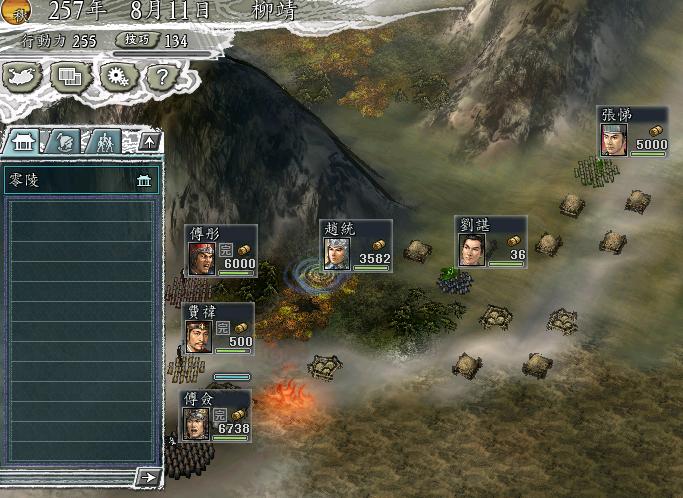Screen dimensions: 683x498
Task: Click the right arrow below the list
Action: click(148, 477)
